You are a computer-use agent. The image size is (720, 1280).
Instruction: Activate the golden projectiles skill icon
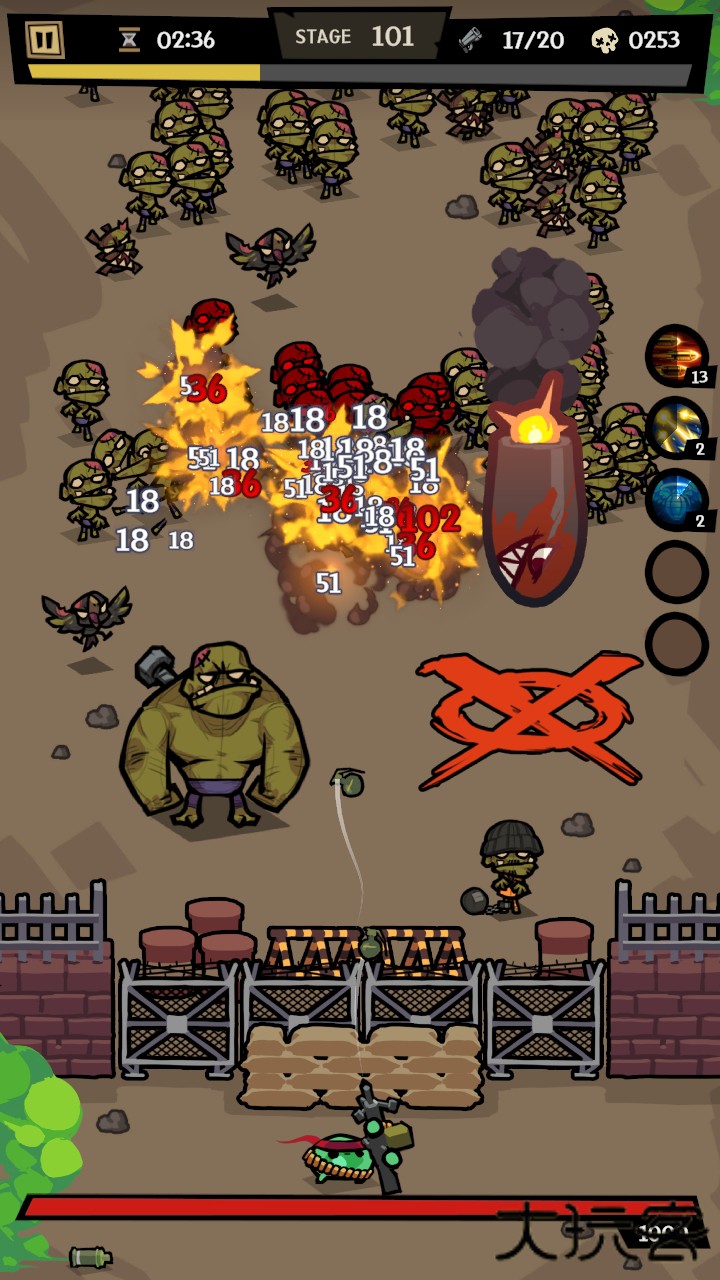point(676,428)
